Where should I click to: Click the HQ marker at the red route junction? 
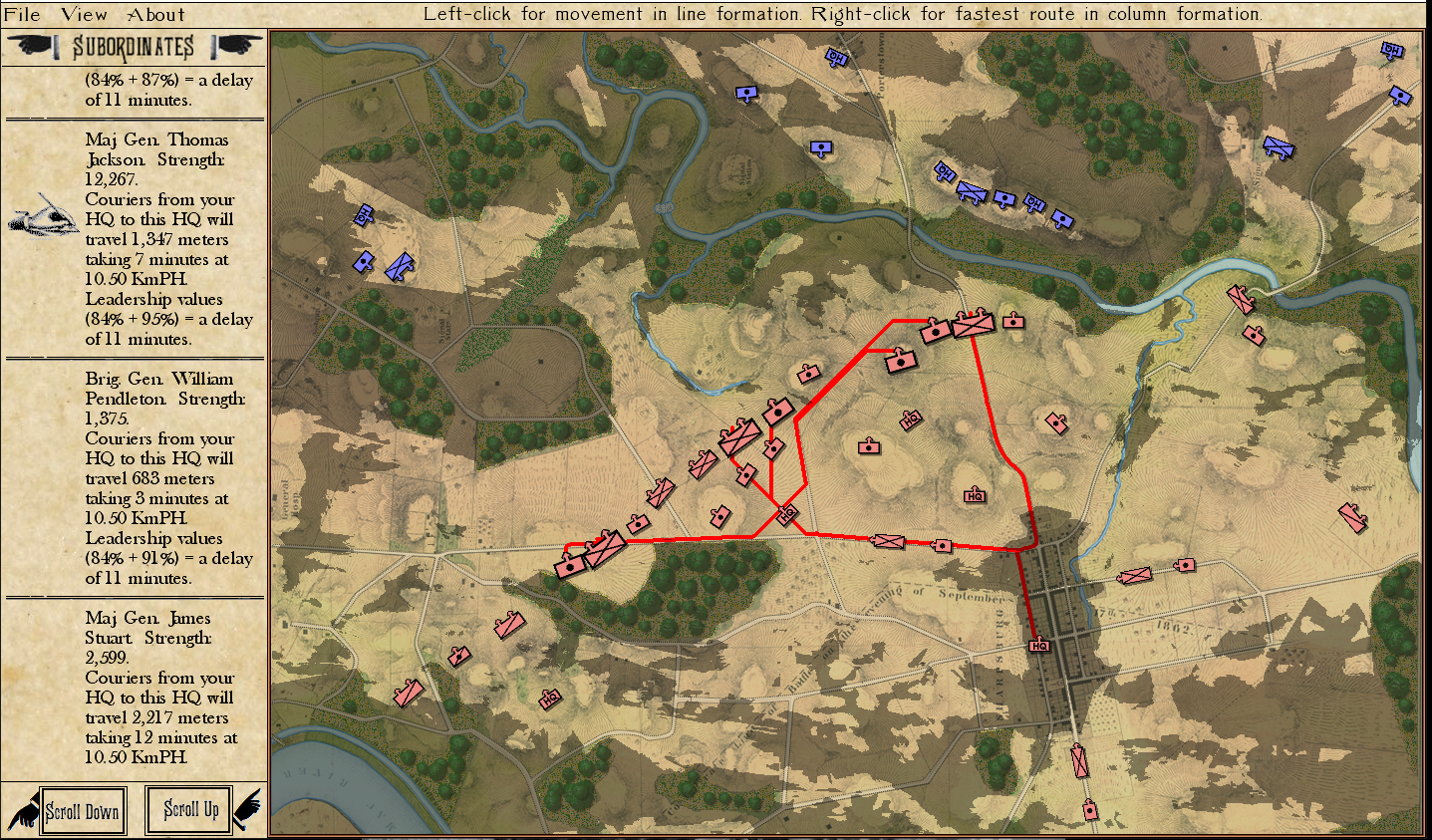(x=787, y=516)
